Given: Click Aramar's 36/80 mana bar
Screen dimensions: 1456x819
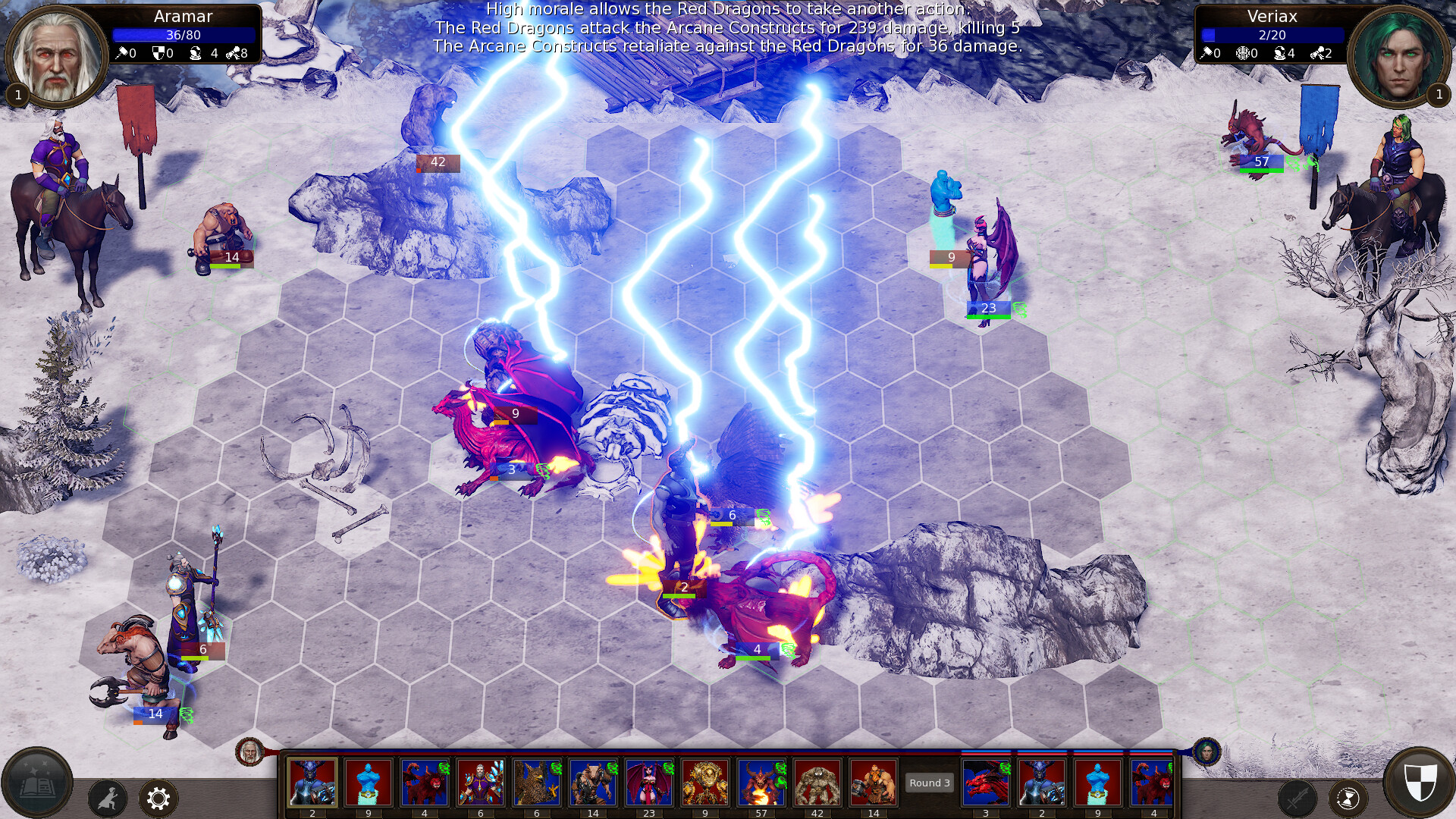Looking at the screenshot, I should tap(182, 33).
